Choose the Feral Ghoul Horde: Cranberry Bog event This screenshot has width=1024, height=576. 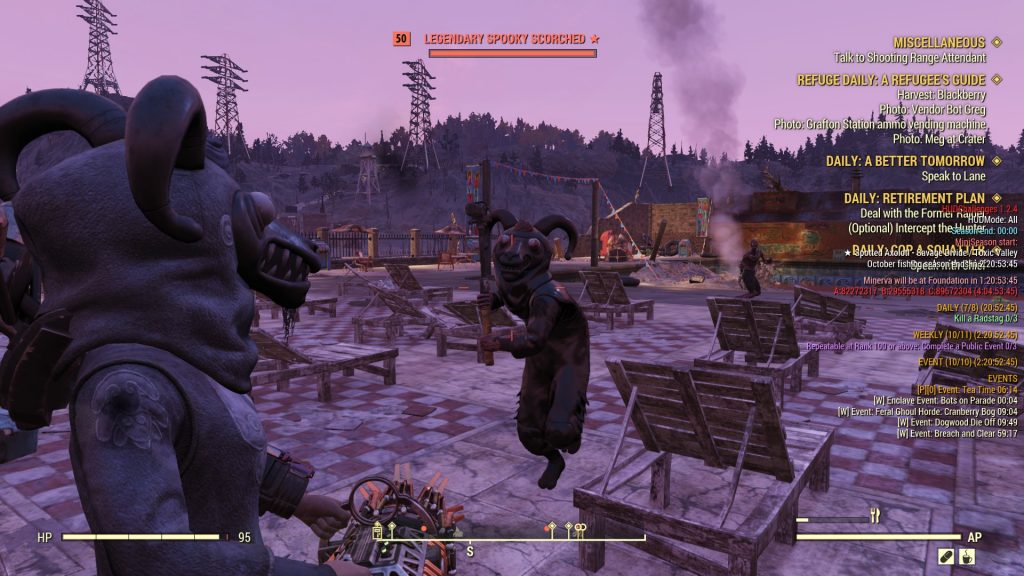(931, 411)
